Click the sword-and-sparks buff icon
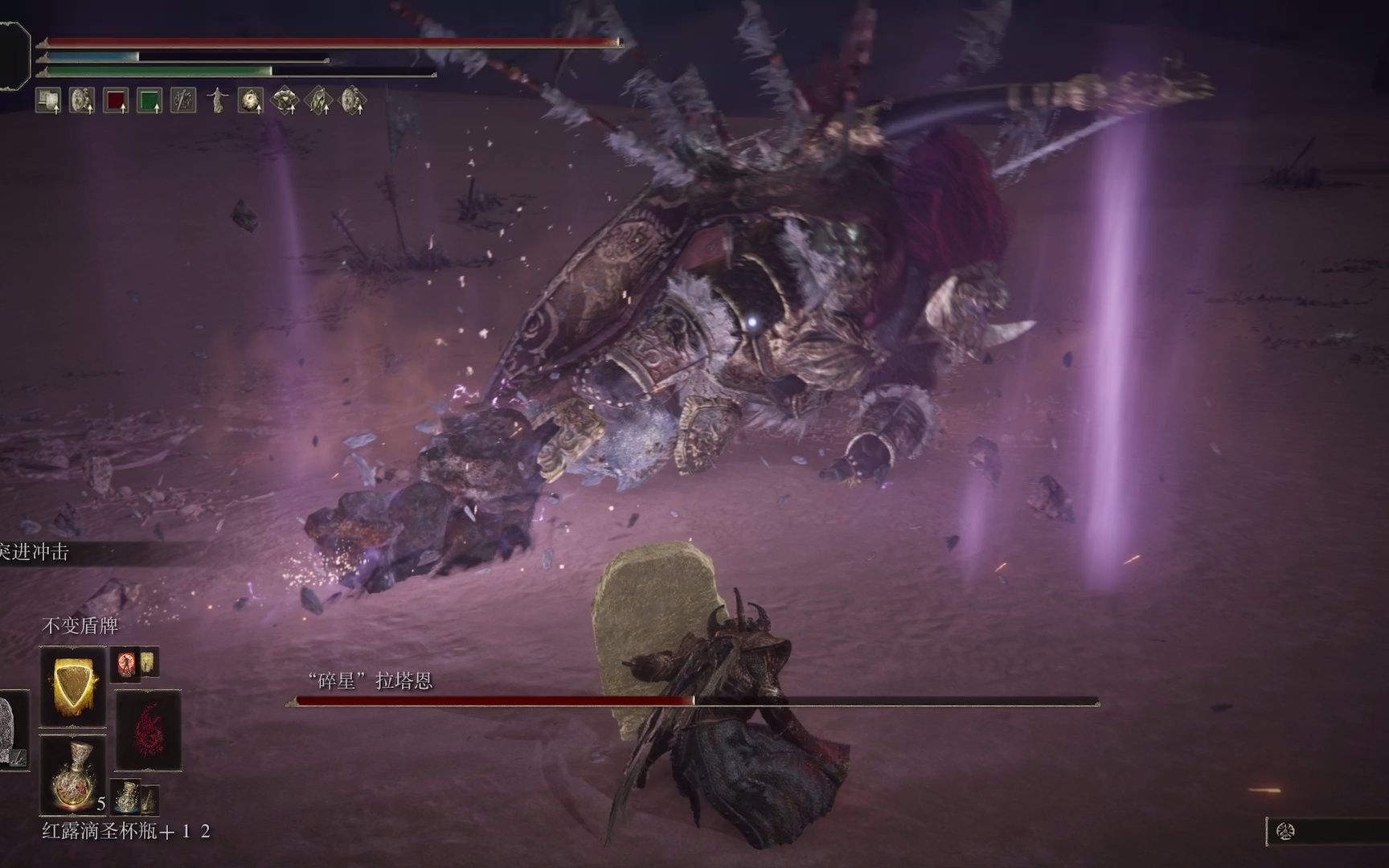This screenshot has height=868, width=1389. 183,100
